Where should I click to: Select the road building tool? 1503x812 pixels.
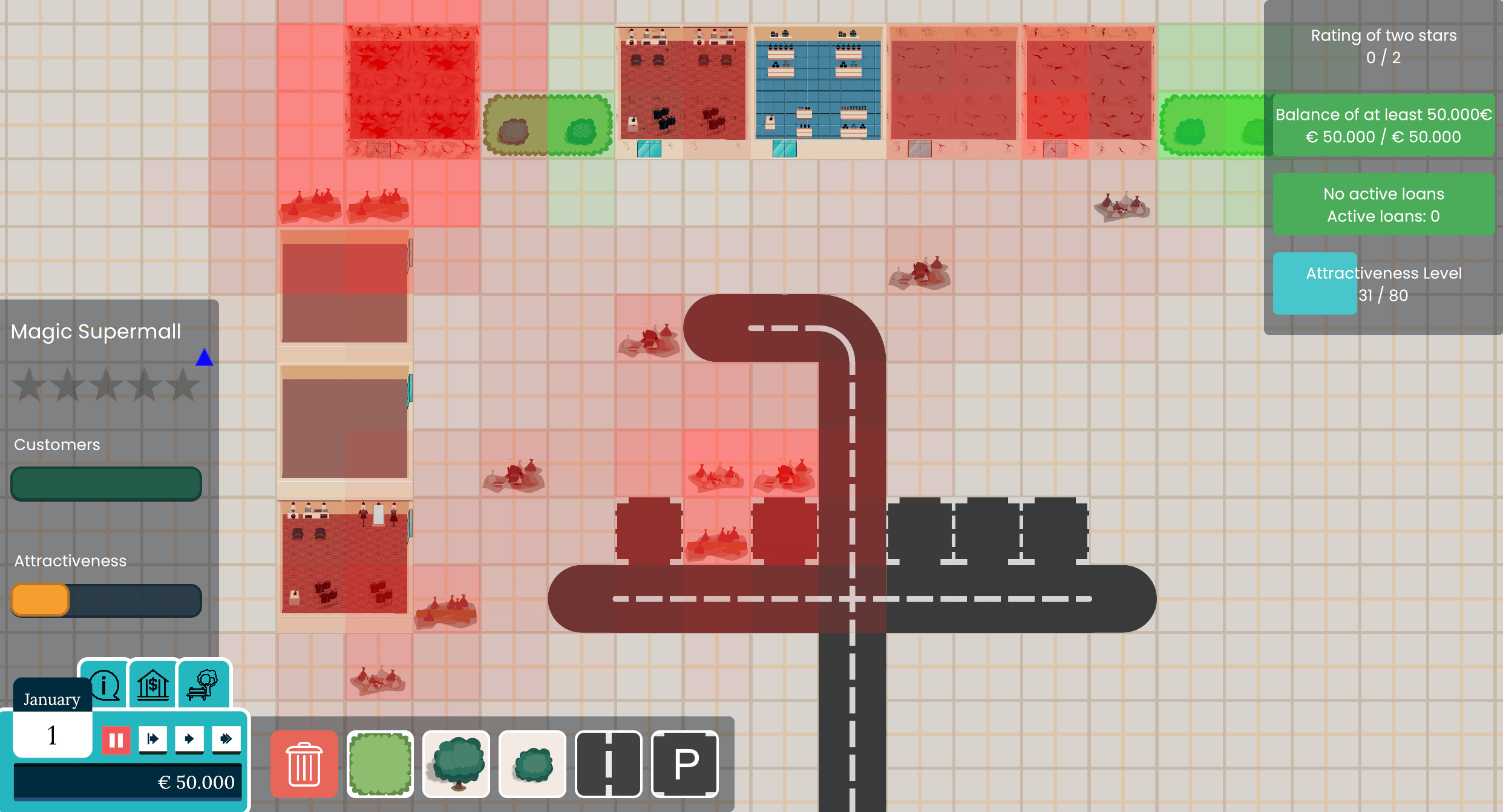point(609,764)
